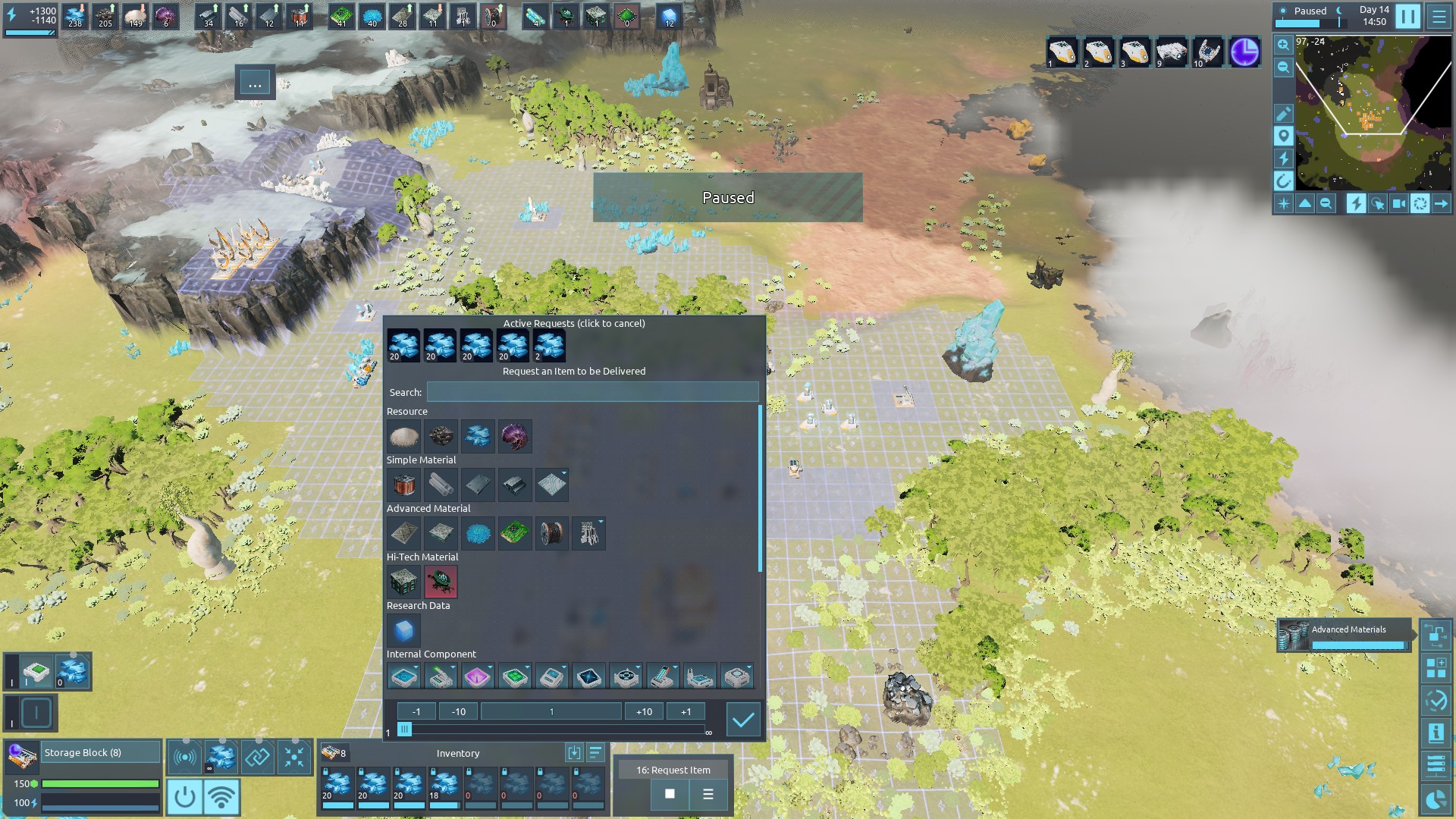This screenshot has width=1456, height=819.
Task: Subtract one with the -1 button
Action: pyautogui.click(x=416, y=711)
